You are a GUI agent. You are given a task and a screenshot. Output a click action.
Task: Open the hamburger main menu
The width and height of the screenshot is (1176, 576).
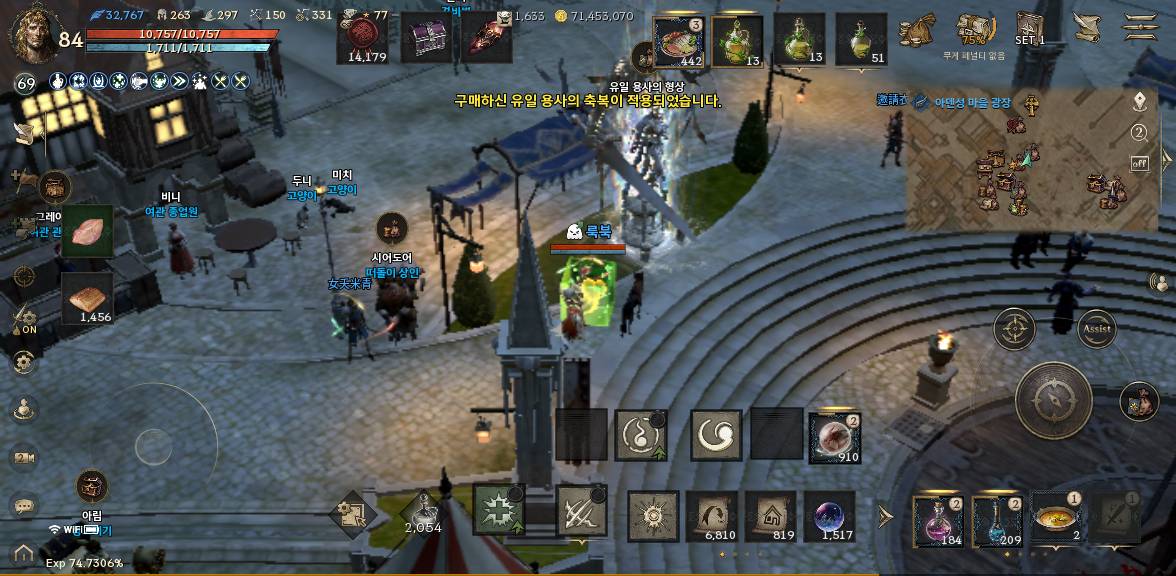pyautogui.click(x=1140, y=27)
